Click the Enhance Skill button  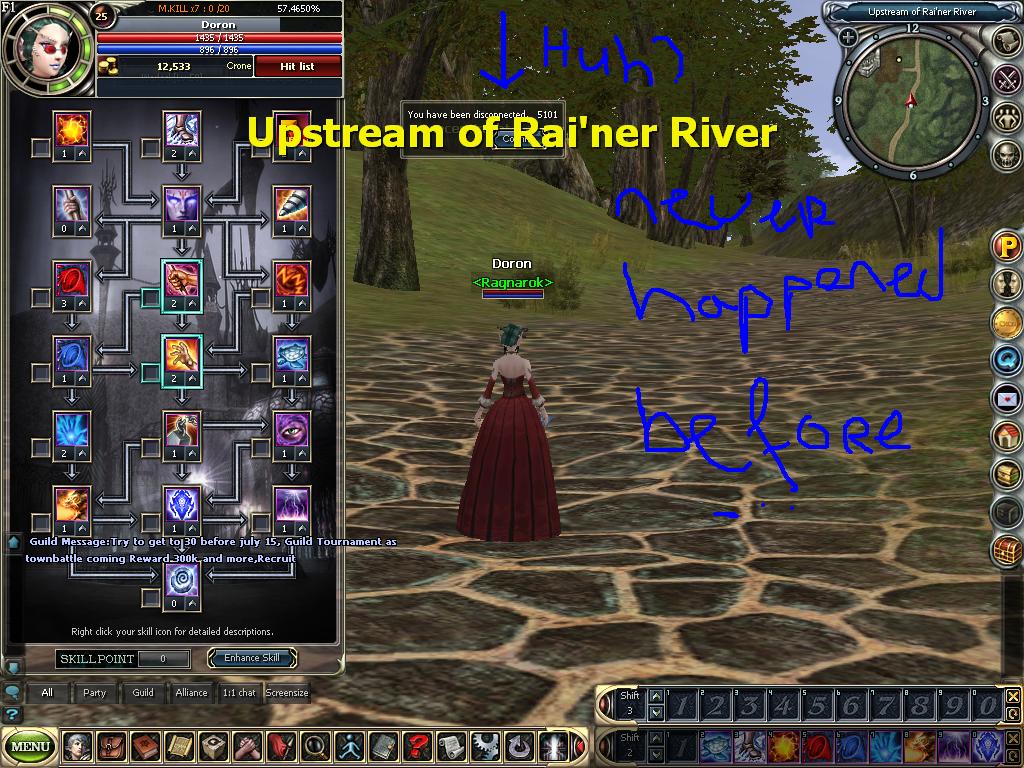(x=251, y=658)
